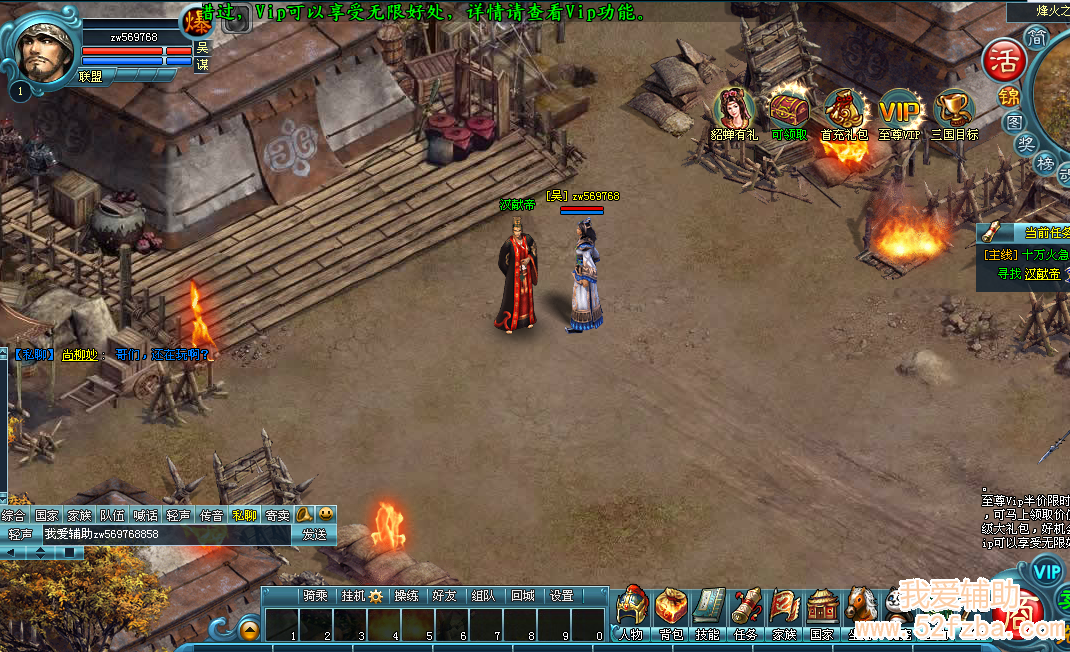Click the chat text input field
This screenshot has width=1070, height=652.
point(165,534)
